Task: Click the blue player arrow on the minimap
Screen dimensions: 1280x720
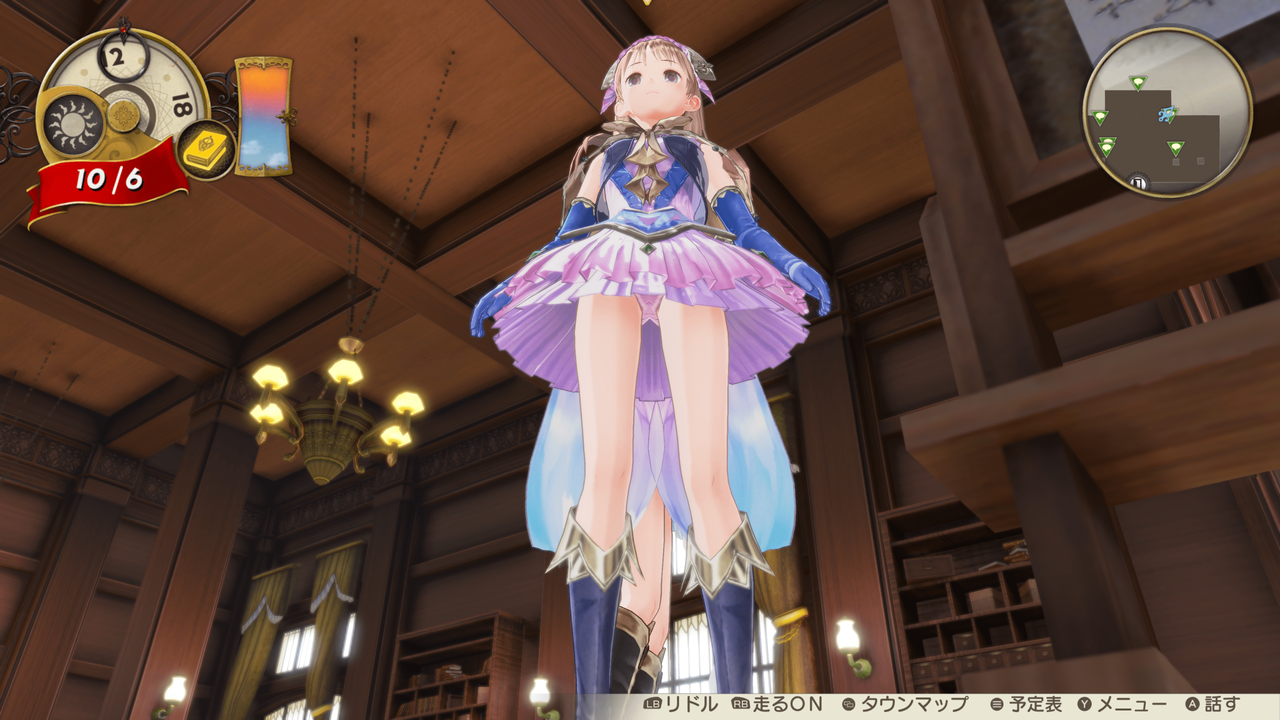Action: pyautogui.click(x=1166, y=115)
